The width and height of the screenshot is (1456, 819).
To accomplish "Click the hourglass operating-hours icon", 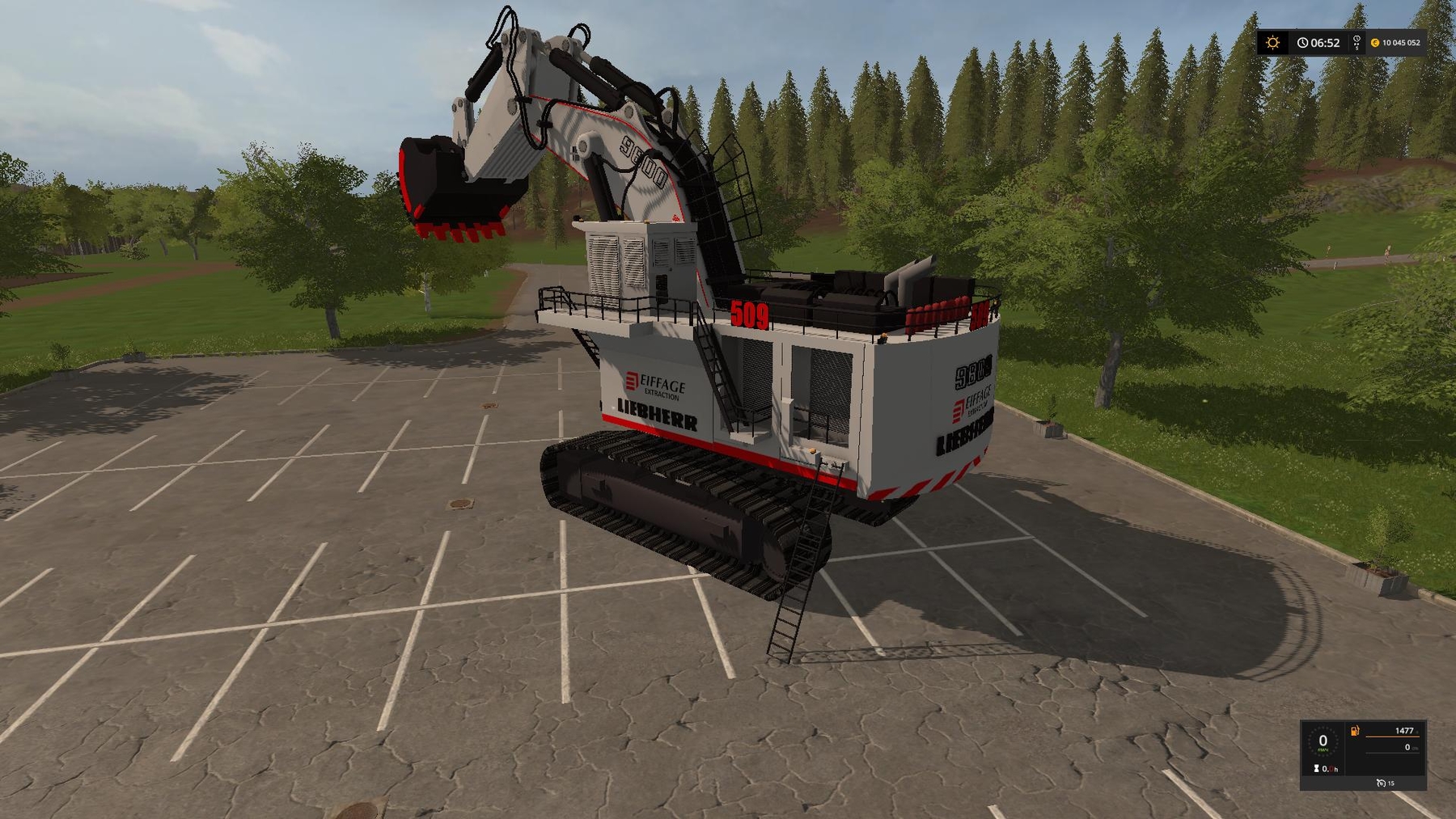I will (x=1316, y=769).
